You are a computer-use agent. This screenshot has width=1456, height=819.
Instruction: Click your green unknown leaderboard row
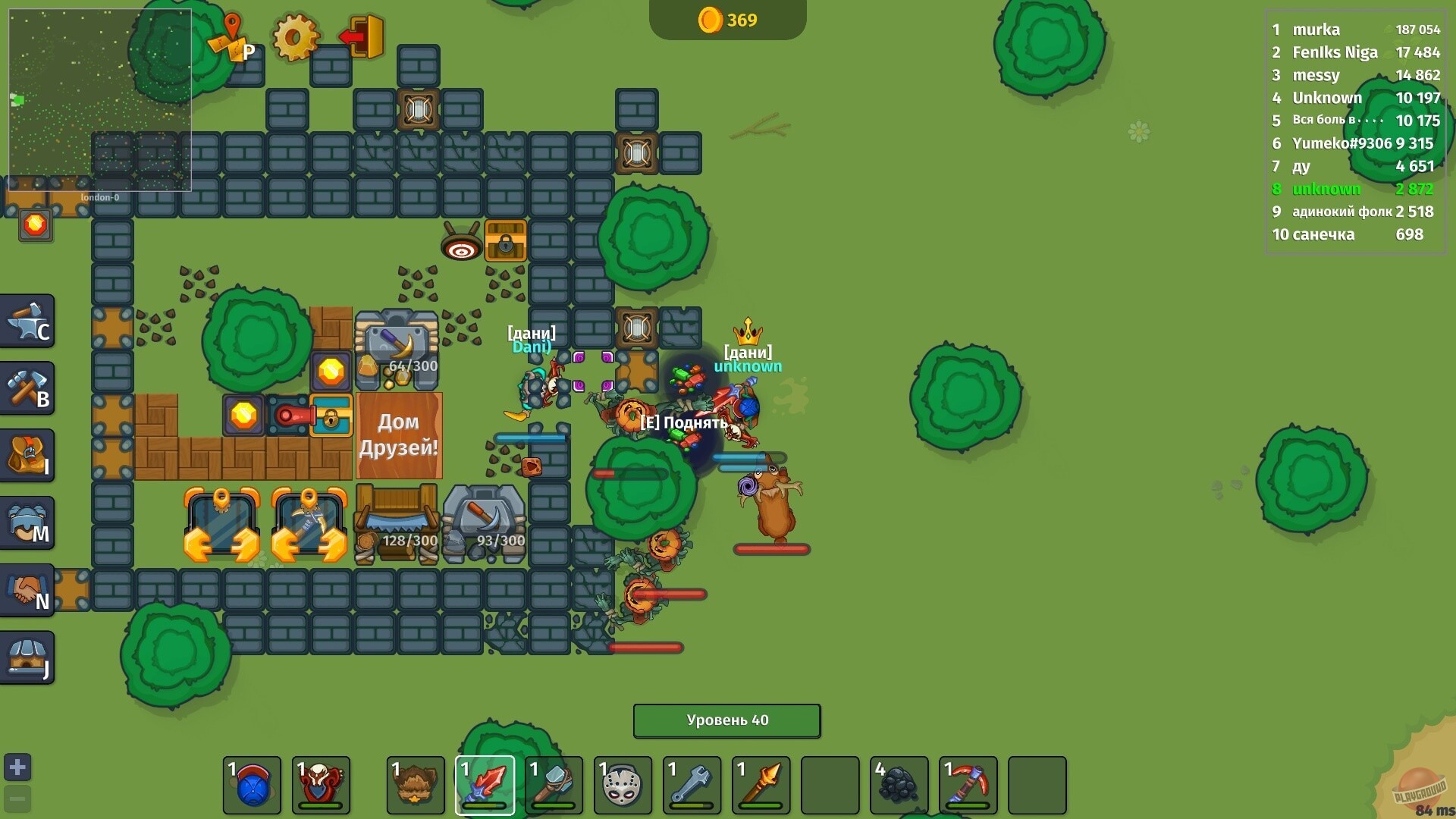[x=1354, y=189]
